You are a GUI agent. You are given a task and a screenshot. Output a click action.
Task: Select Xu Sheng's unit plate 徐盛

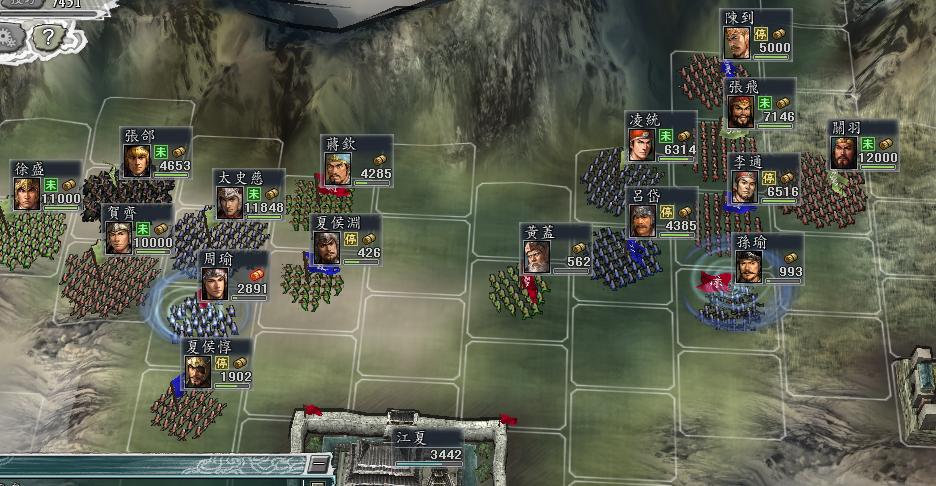46,186
